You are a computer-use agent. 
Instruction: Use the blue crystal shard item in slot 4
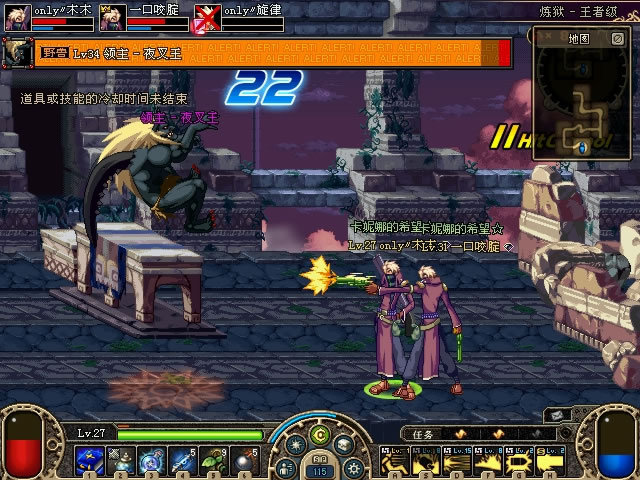coord(181,460)
